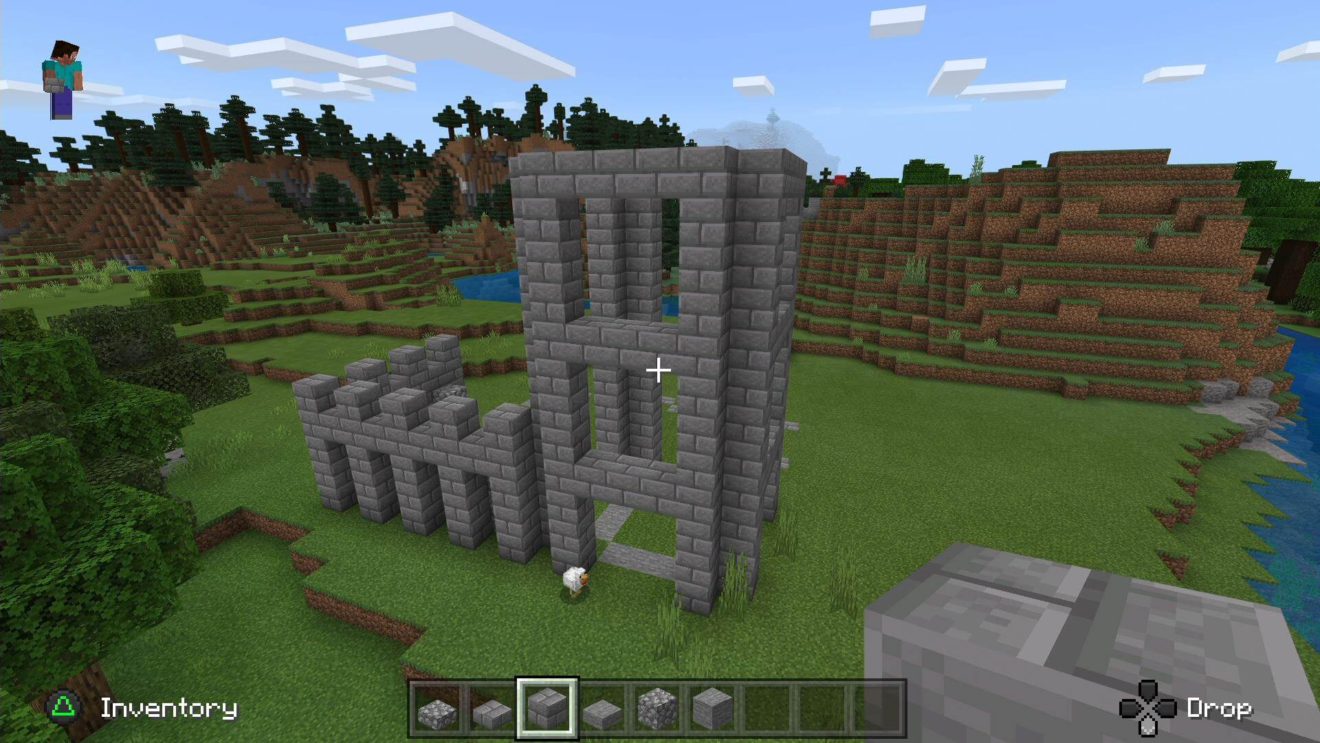Click the Drop label to drop an item
1320x743 pixels.
pyautogui.click(x=1222, y=708)
